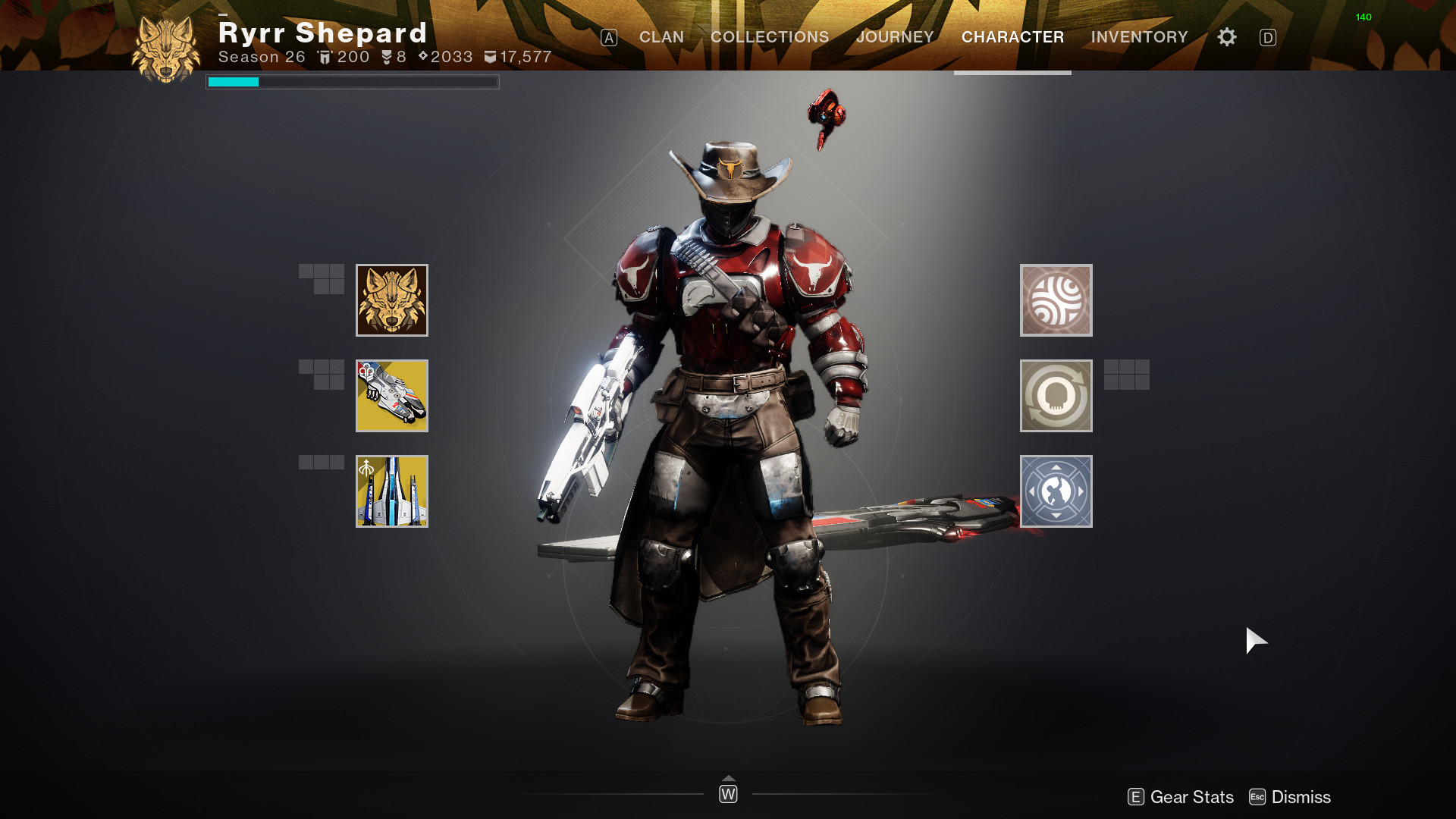Select the golden wolf emblem slot

click(392, 300)
